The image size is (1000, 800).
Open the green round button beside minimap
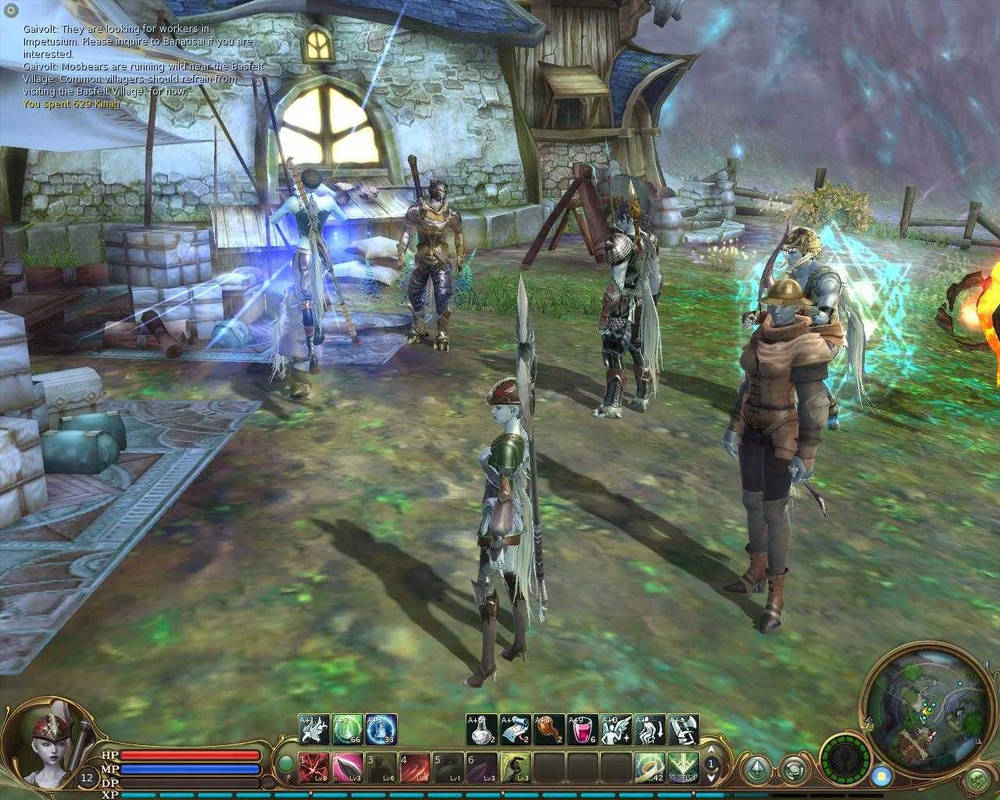(x=975, y=780)
